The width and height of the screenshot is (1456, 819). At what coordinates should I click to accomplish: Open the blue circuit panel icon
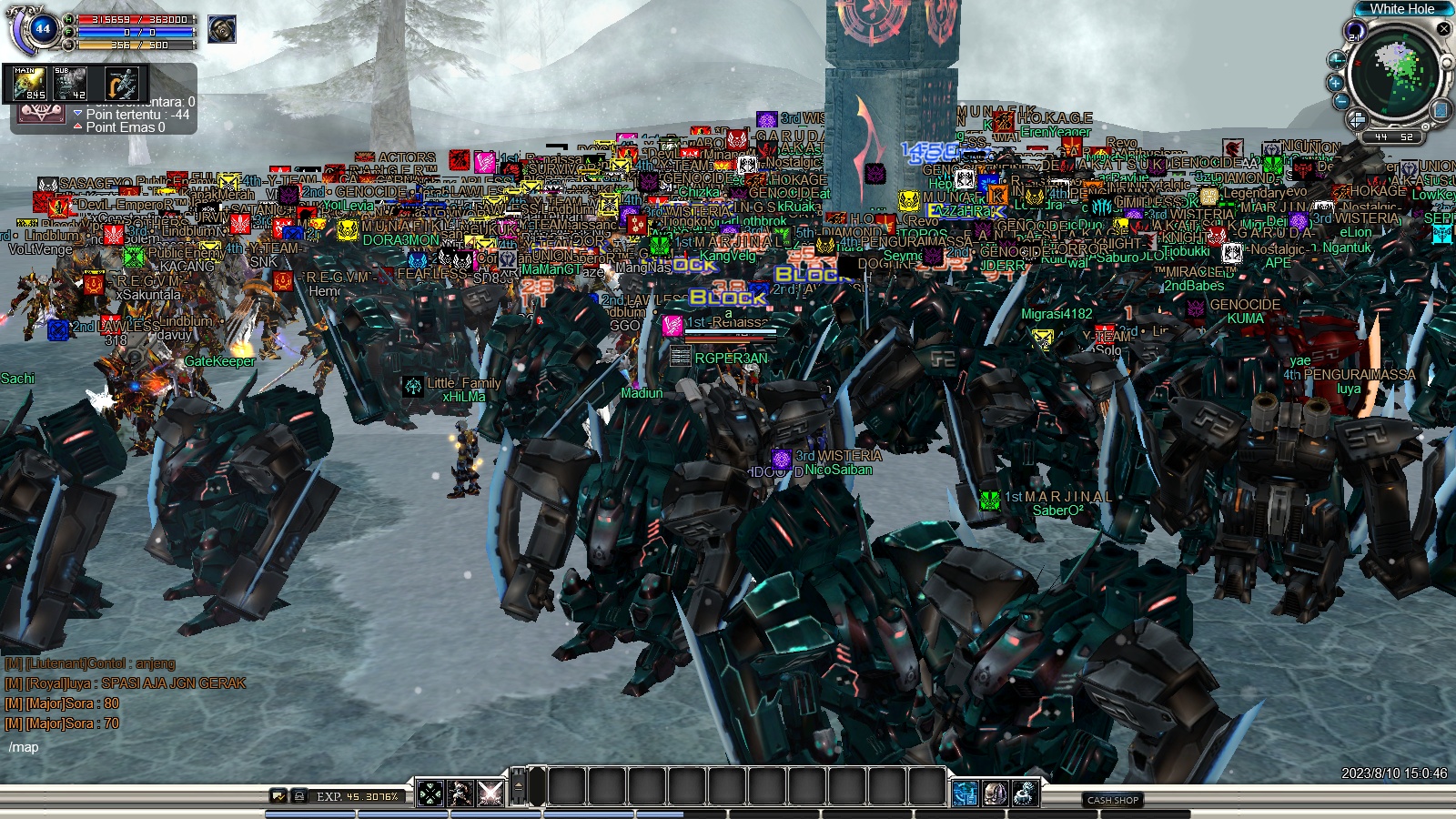965,794
